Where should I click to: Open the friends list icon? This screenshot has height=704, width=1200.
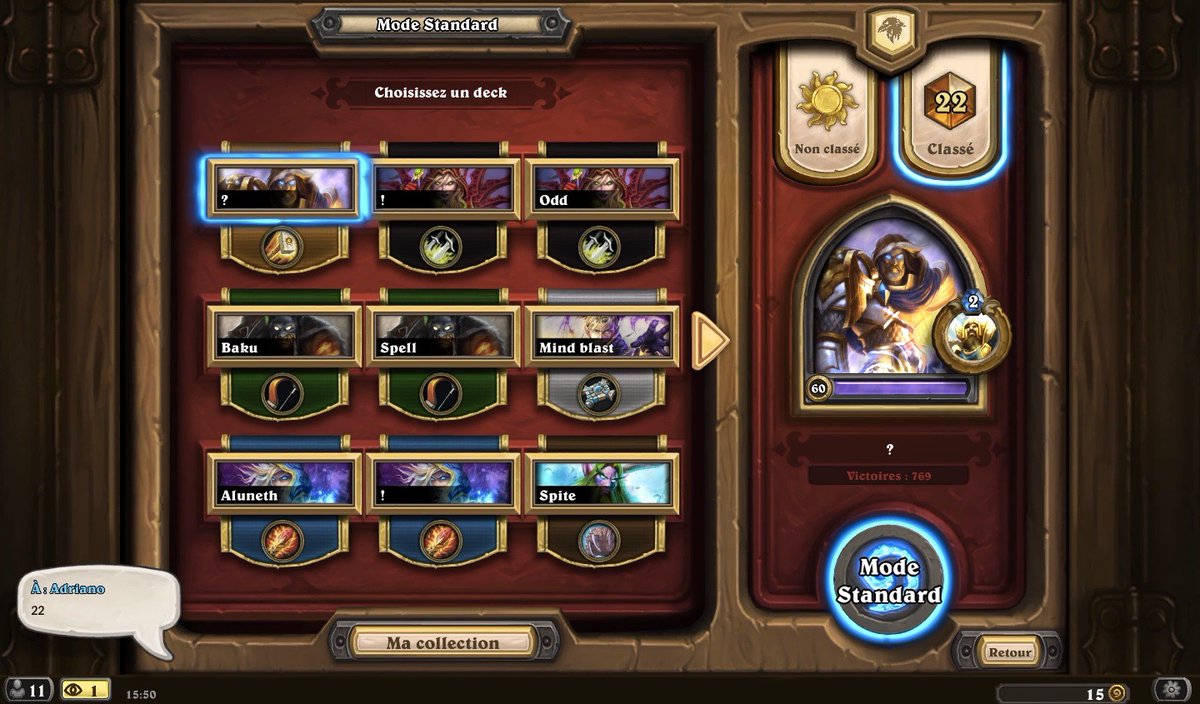pyautogui.click(x=27, y=690)
